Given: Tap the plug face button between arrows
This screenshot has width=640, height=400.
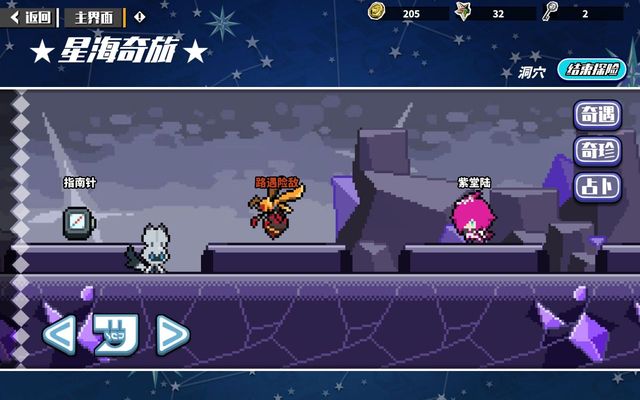Looking at the screenshot, I should pyautogui.click(x=114, y=335).
